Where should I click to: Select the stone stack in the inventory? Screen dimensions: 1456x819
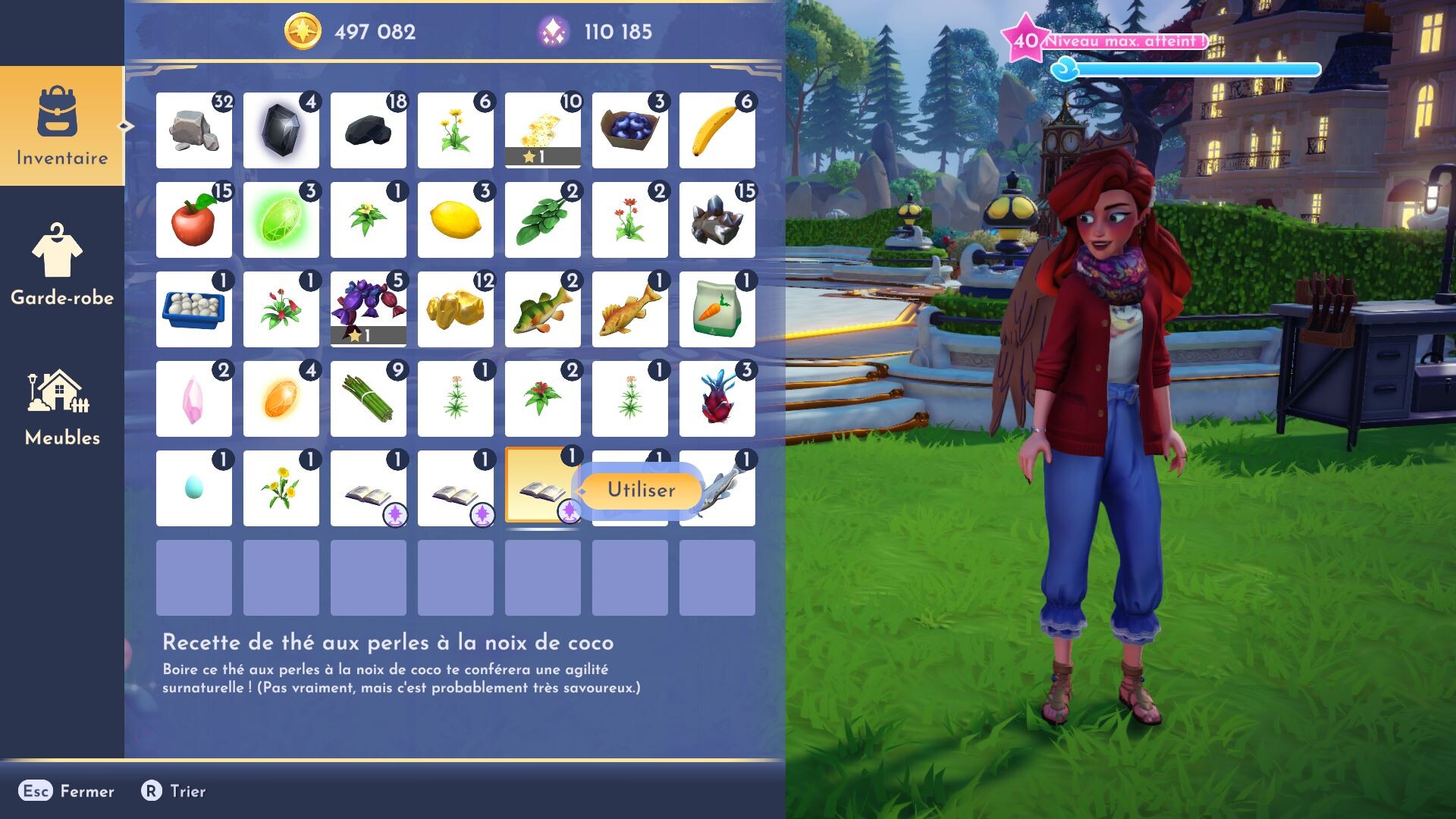coord(193,129)
